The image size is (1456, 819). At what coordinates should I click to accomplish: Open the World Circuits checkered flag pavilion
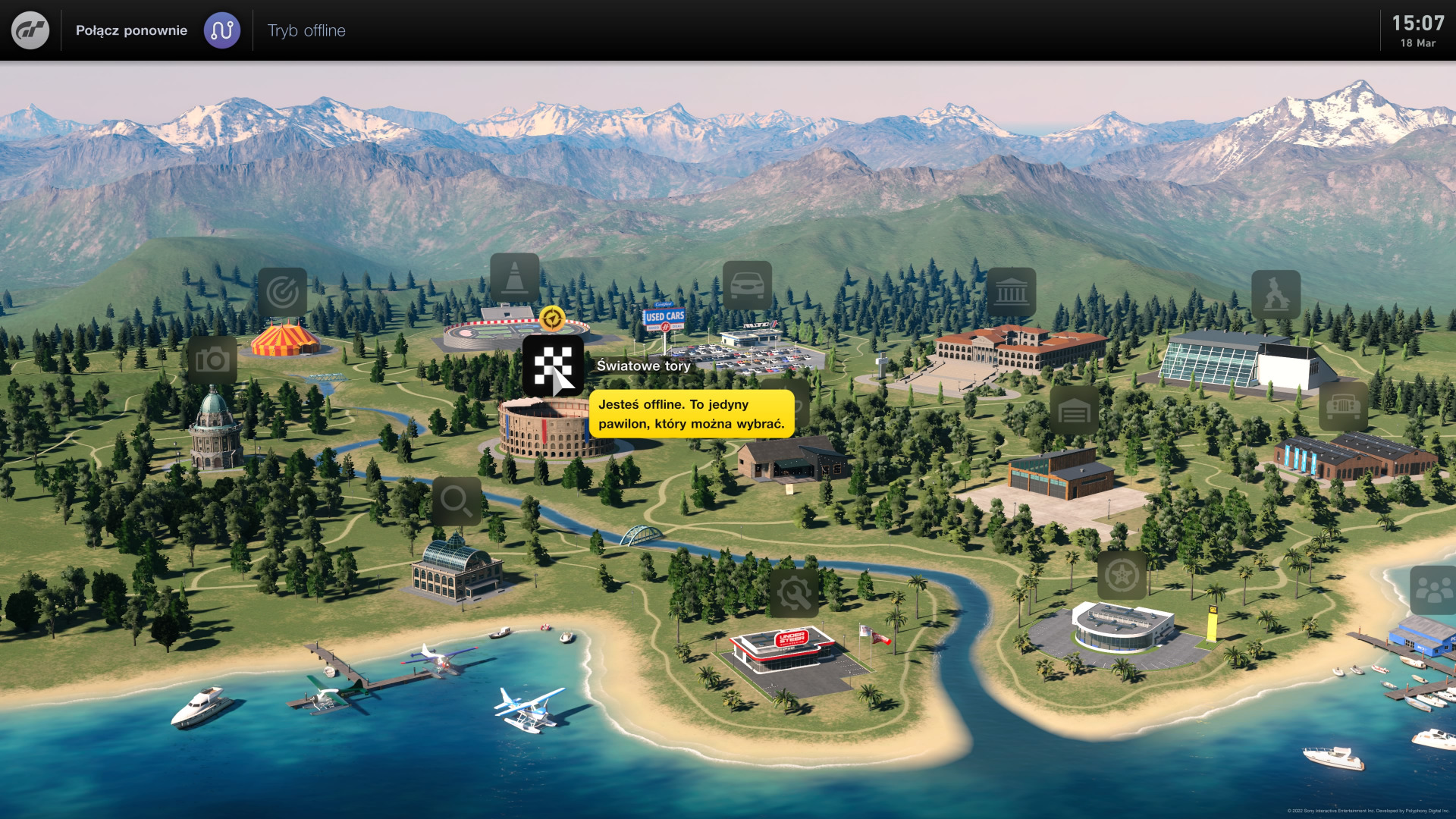[553, 366]
